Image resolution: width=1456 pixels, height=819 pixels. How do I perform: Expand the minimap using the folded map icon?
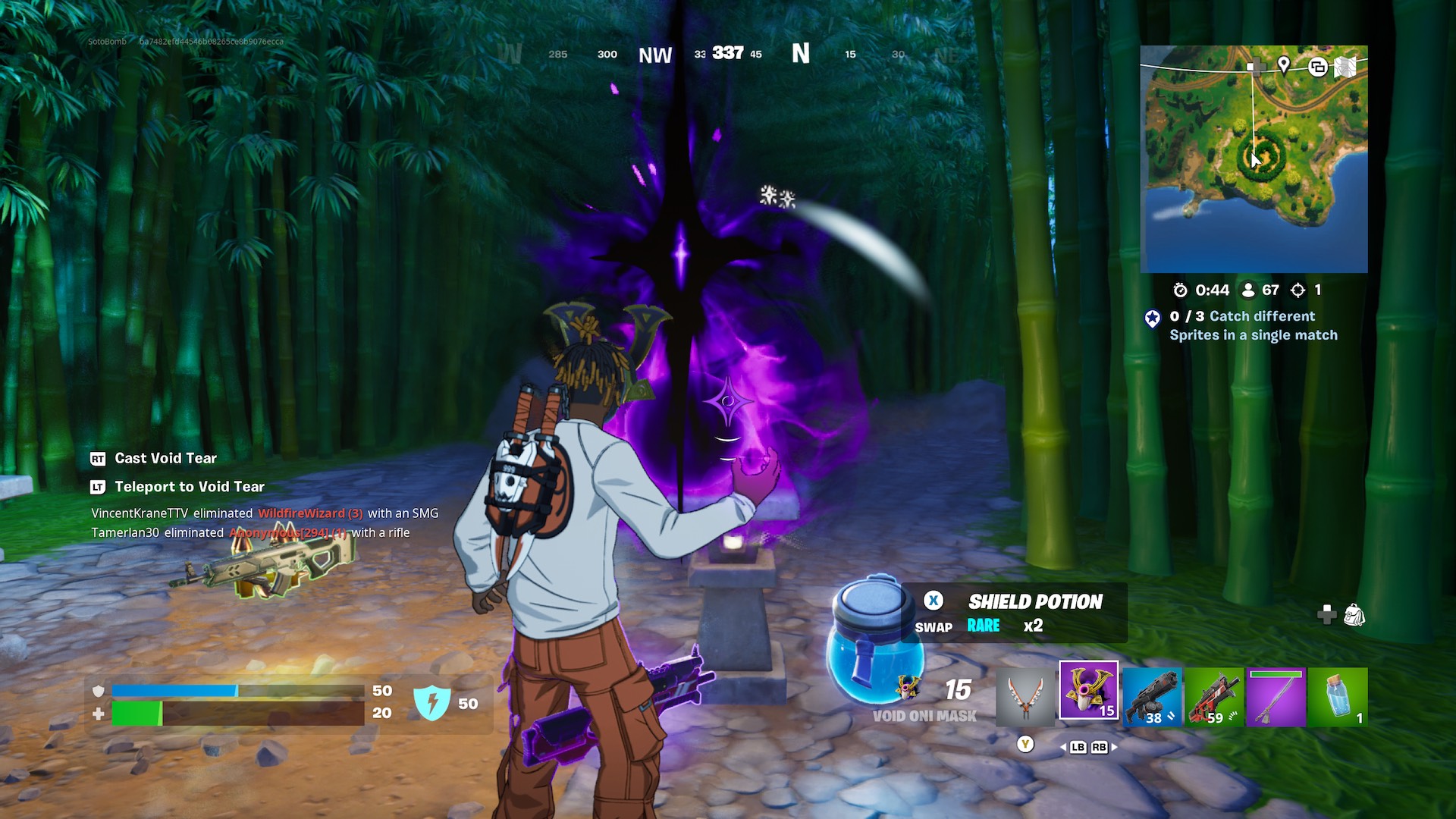point(1347,67)
